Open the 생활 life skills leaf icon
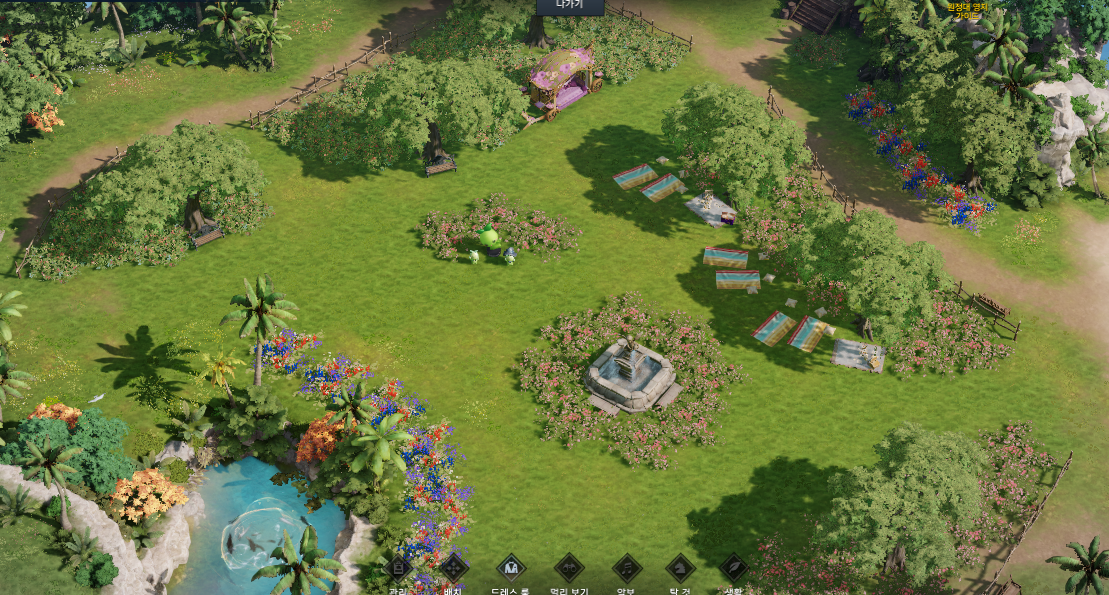 point(733,568)
